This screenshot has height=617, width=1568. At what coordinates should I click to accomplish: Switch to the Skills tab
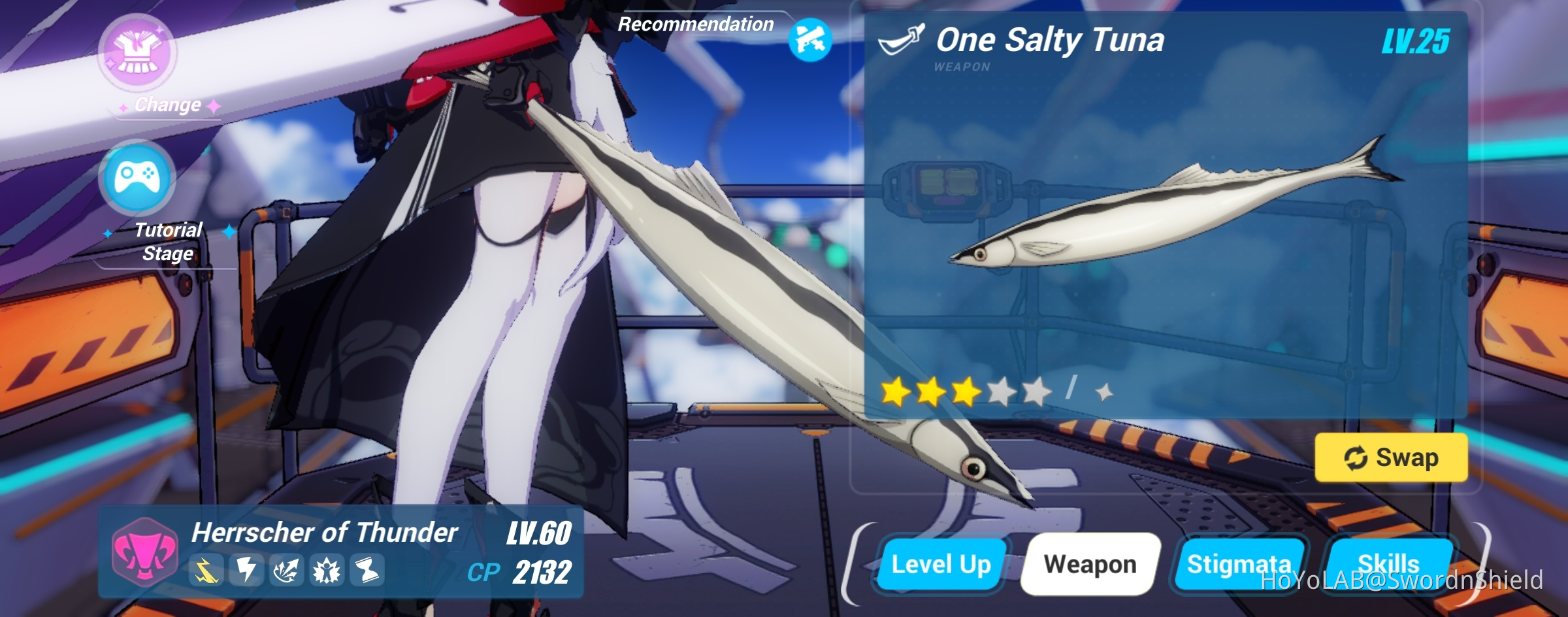pyautogui.click(x=1390, y=565)
